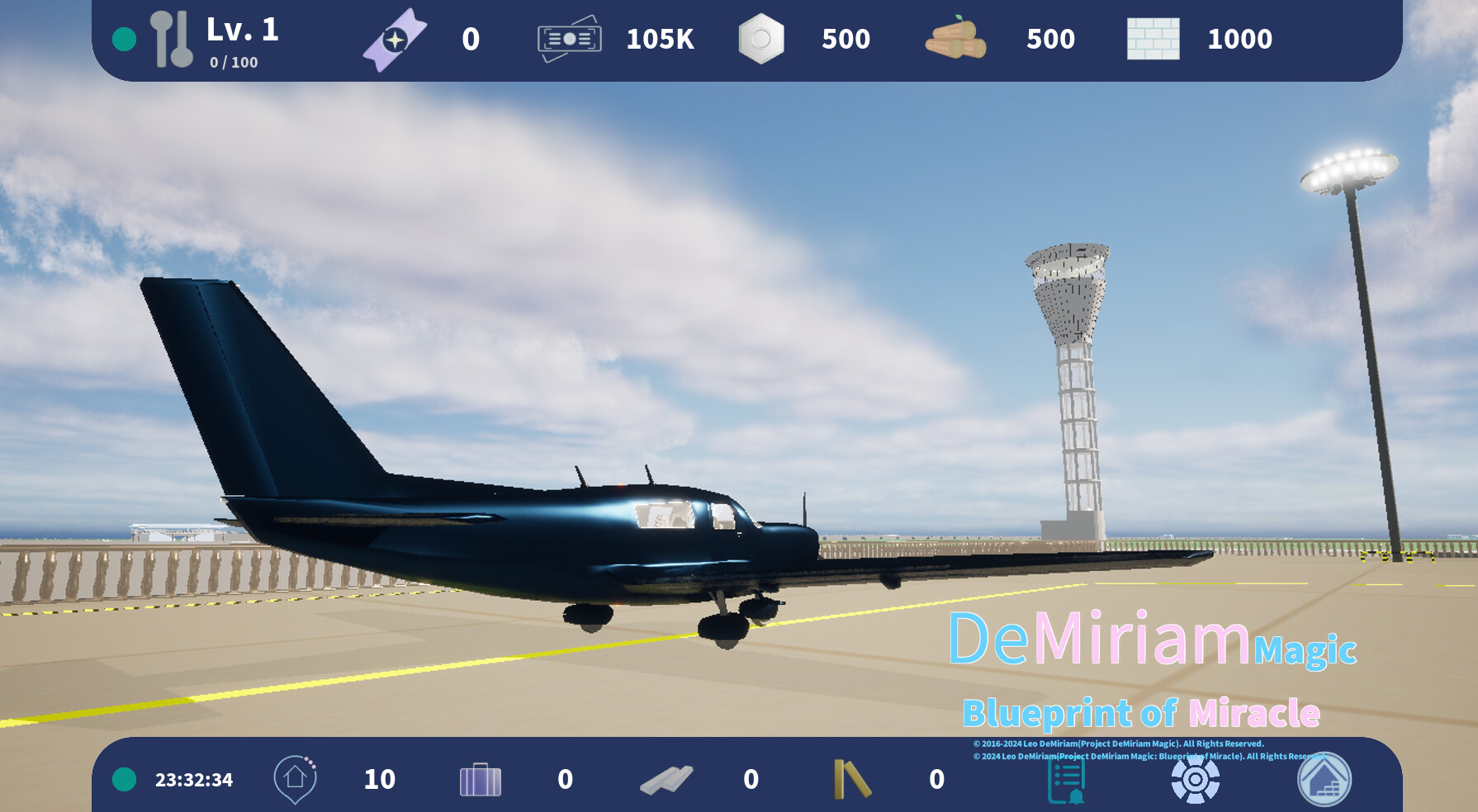Click the 23:32:34 clock display

coord(192,778)
